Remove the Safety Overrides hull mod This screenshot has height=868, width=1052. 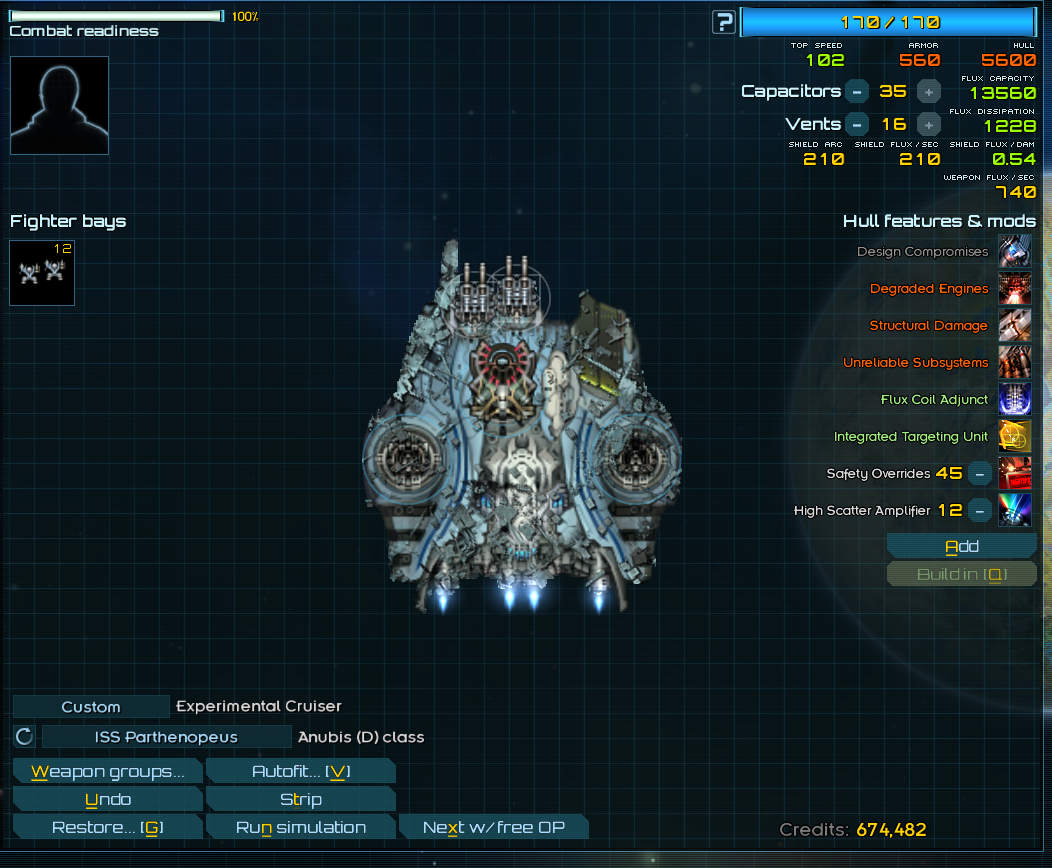click(x=981, y=473)
